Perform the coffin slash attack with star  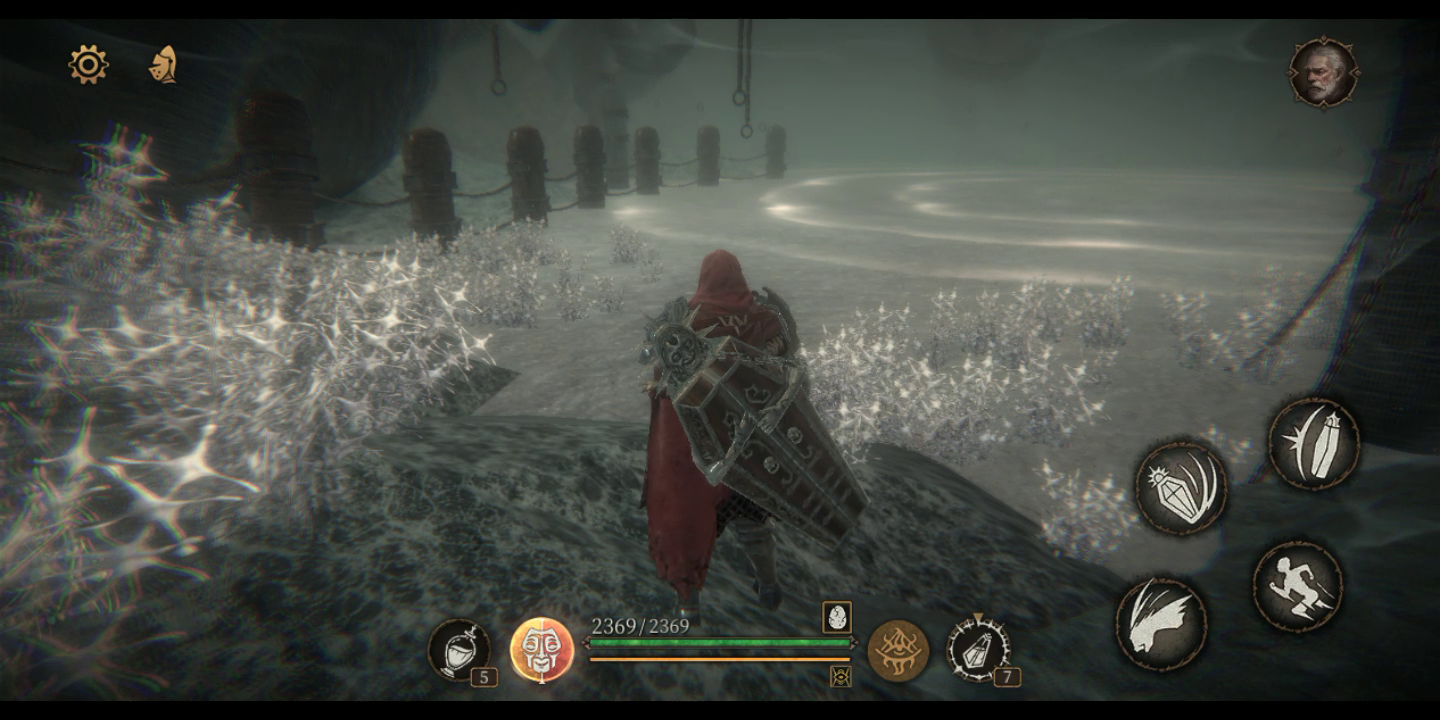(x=1313, y=444)
